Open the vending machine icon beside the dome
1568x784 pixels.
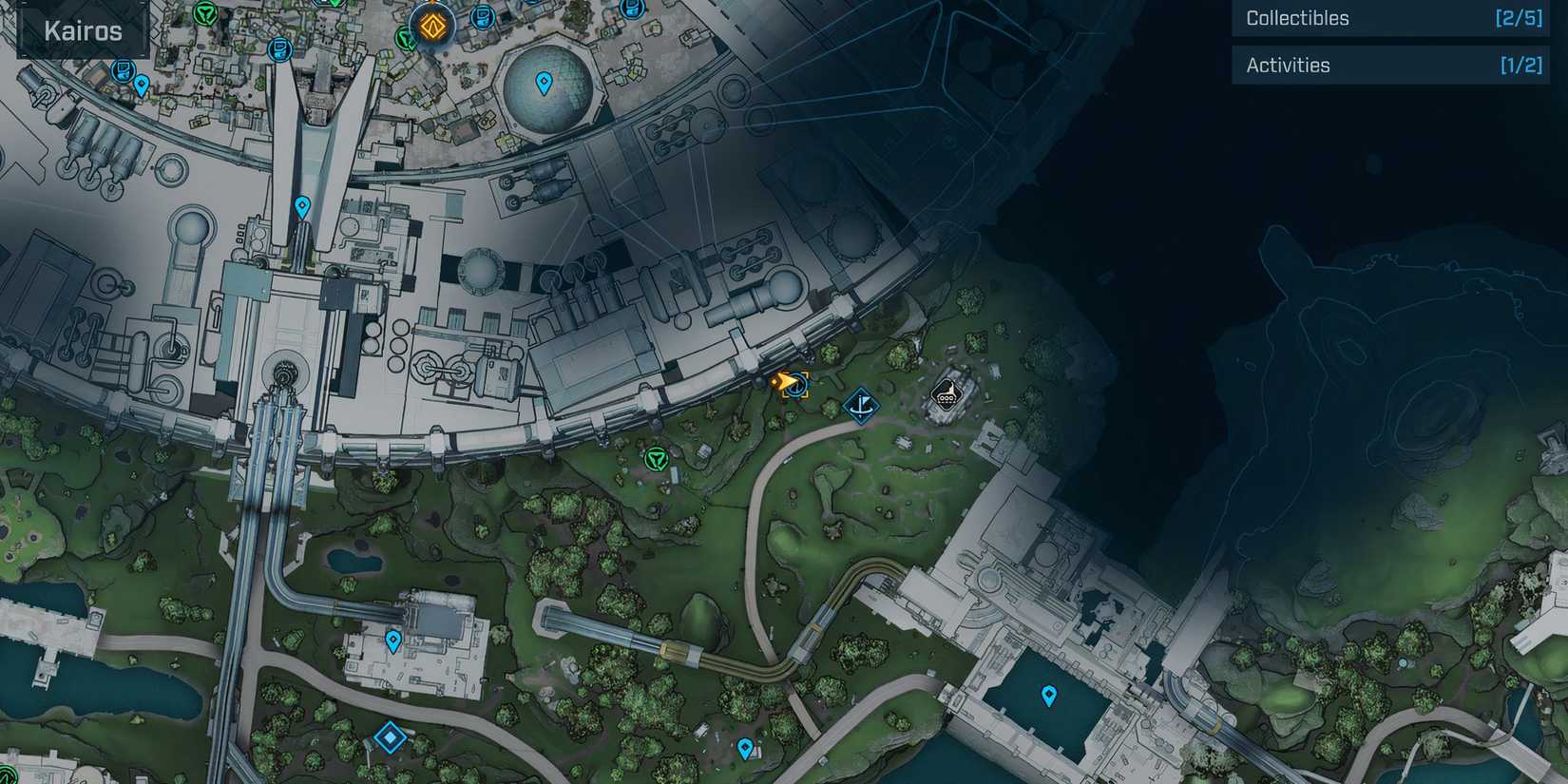482,15
